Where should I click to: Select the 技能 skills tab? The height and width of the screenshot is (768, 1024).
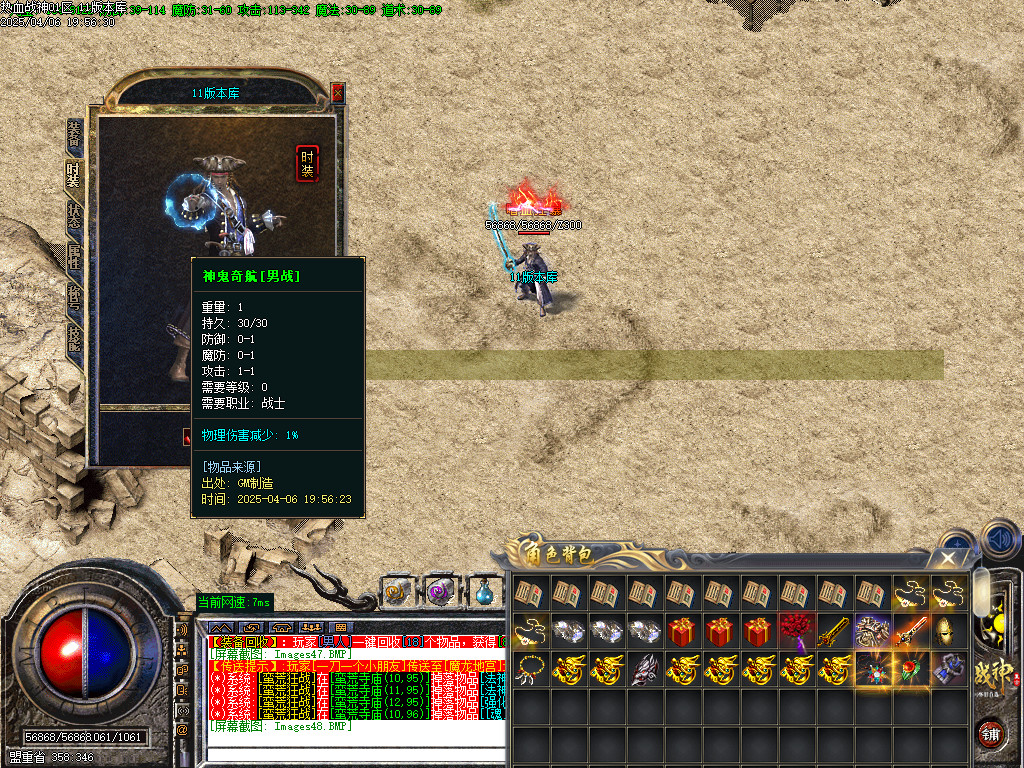point(73,337)
